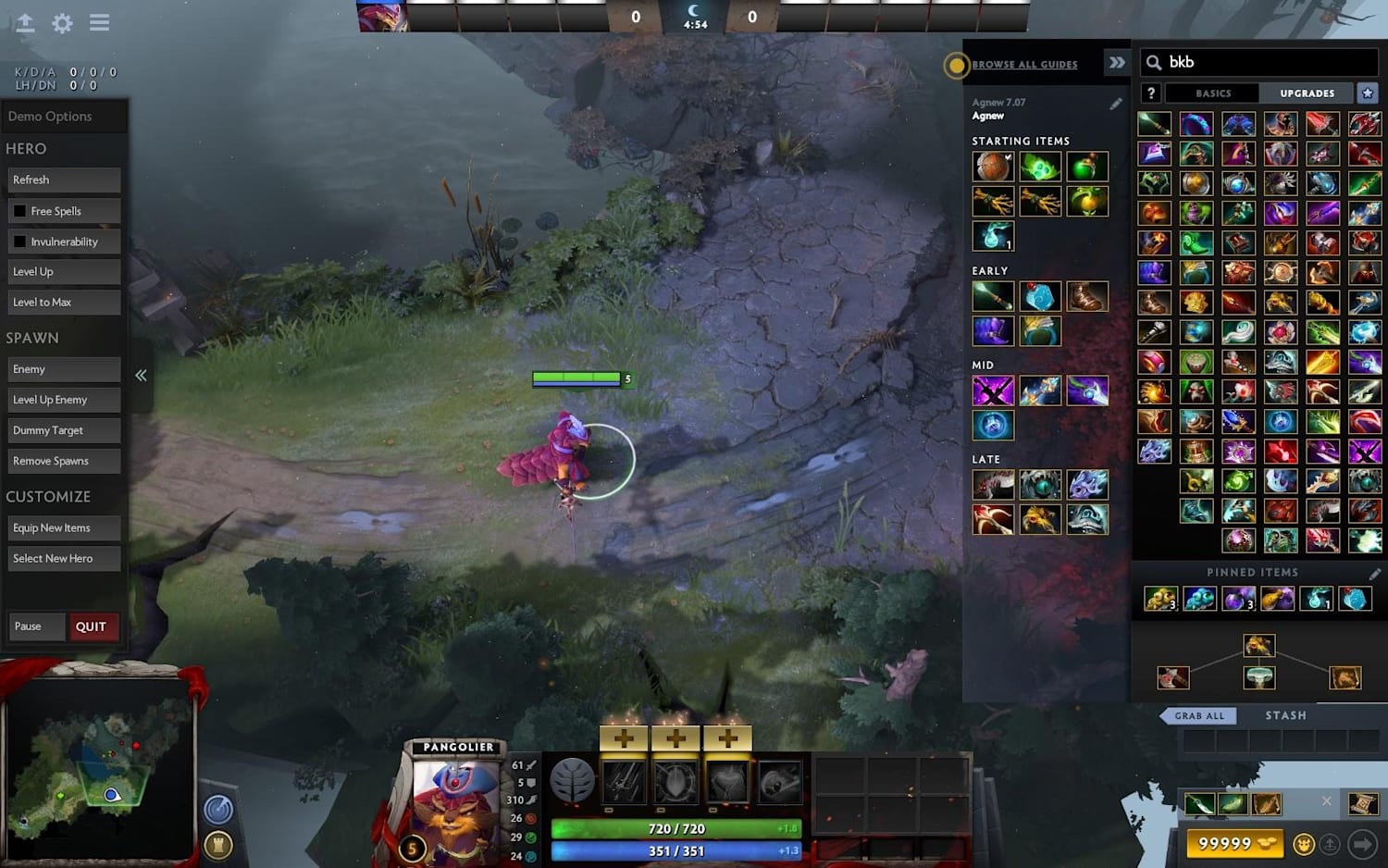The height and width of the screenshot is (868, 1388).
Task: Collapse the Demo Options sidebar with the arrow
Action: (x=141, y=375)
